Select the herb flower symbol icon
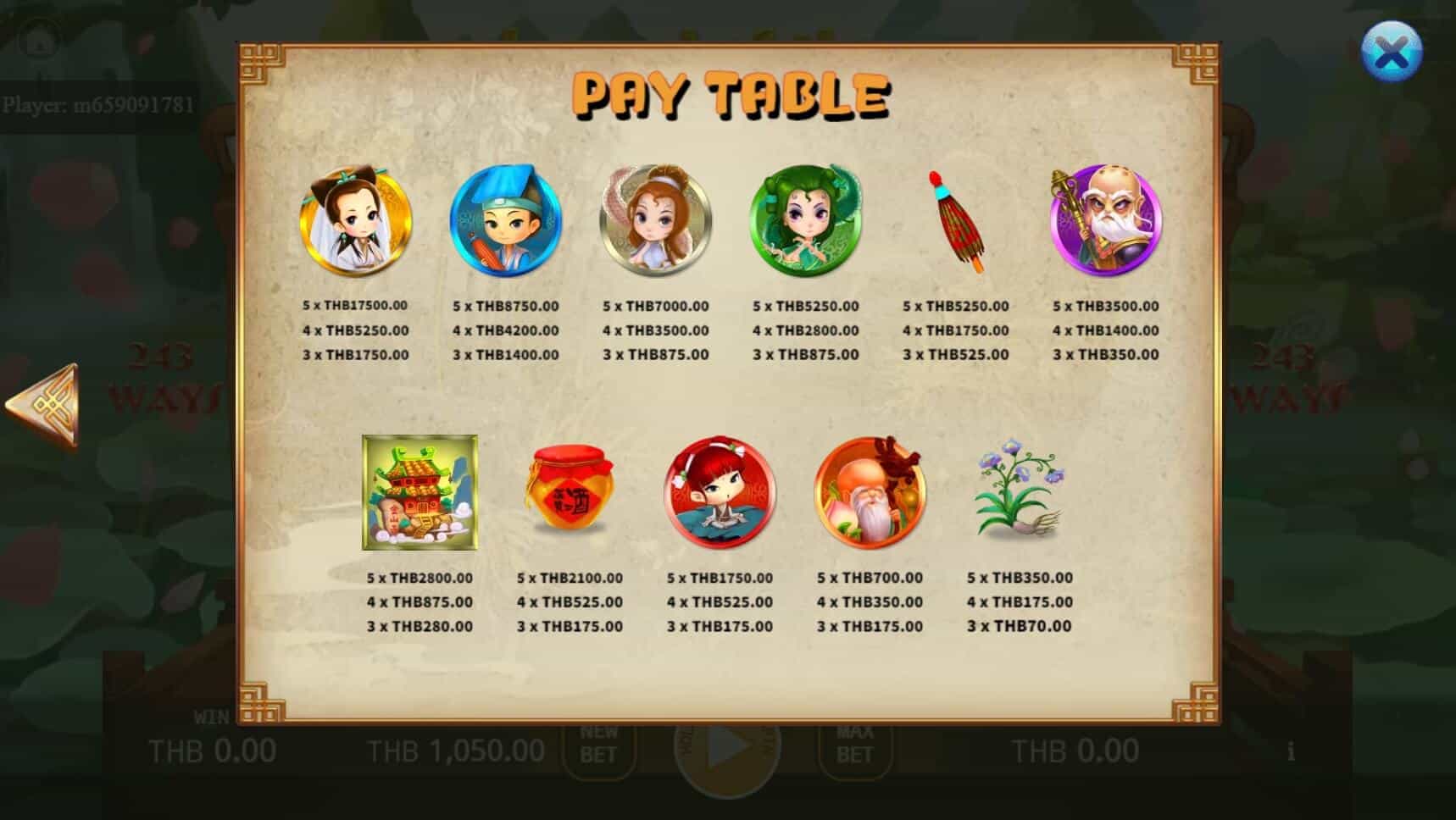The image size is (1456, 820). pos(1021,491)
